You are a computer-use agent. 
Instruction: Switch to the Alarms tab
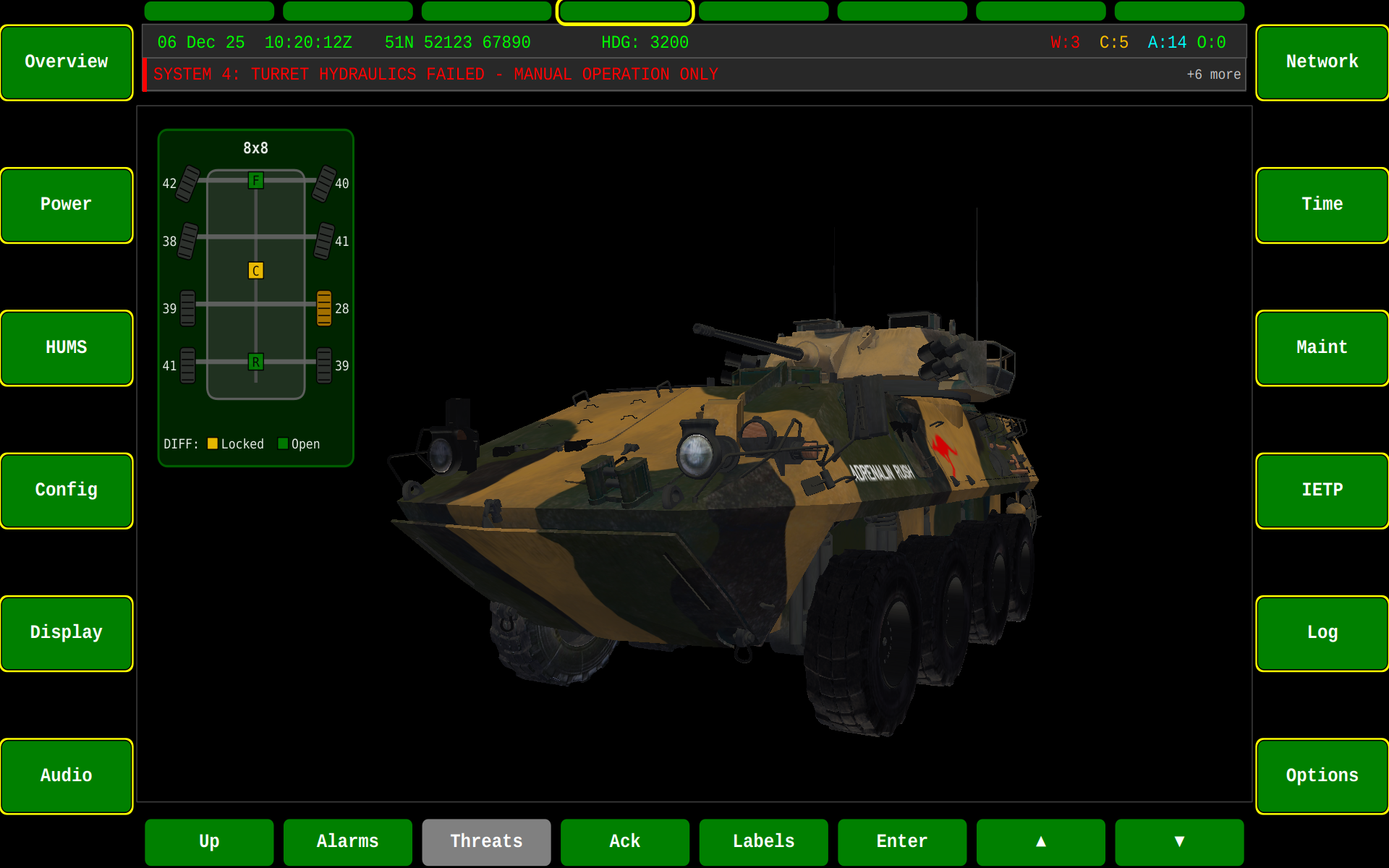[x=347, y=841]
